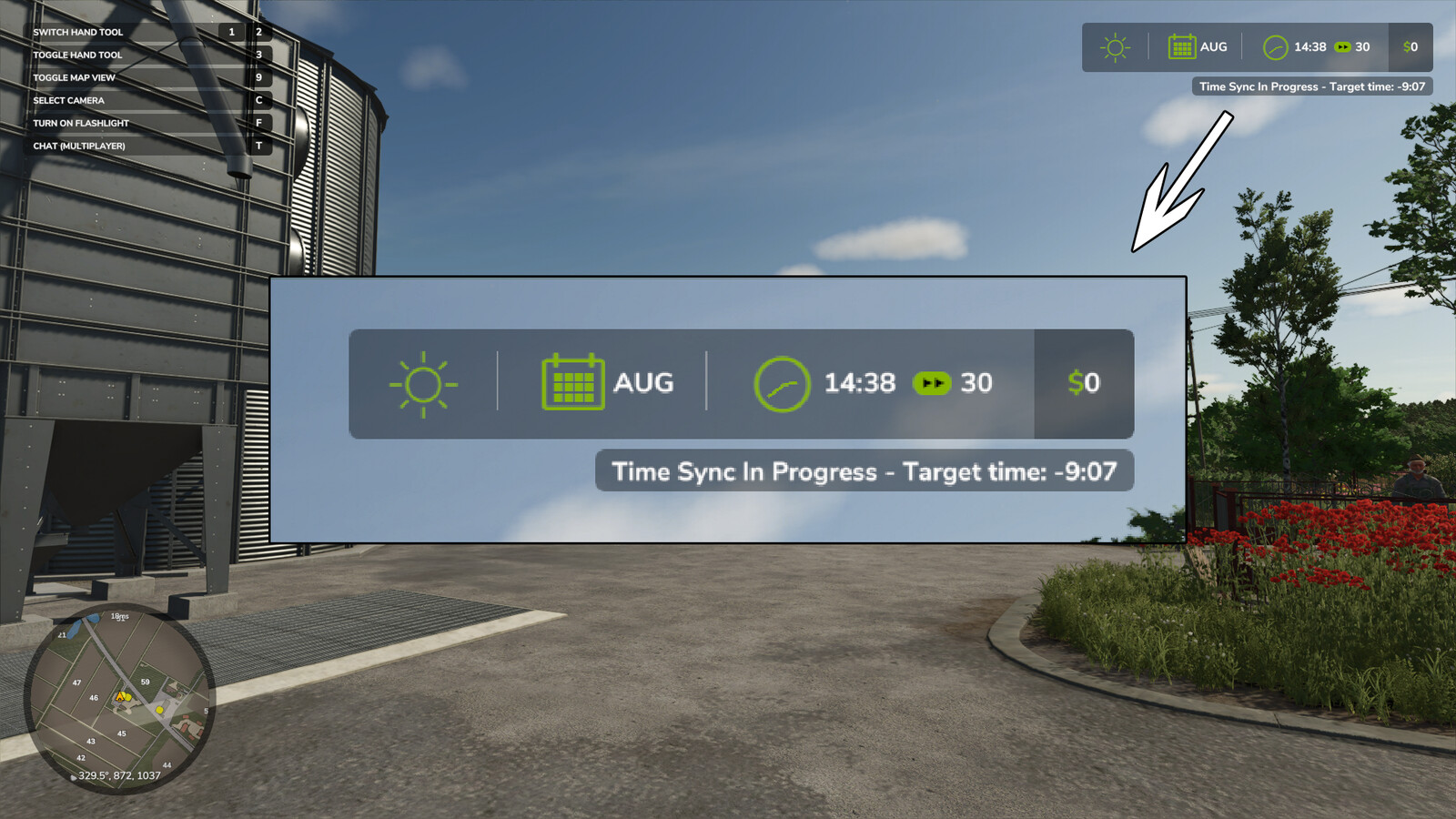The height and width of the screenshot is (819, 1456).
Task: Click the weather sun icon in the HUD
Action: [423, 382]
